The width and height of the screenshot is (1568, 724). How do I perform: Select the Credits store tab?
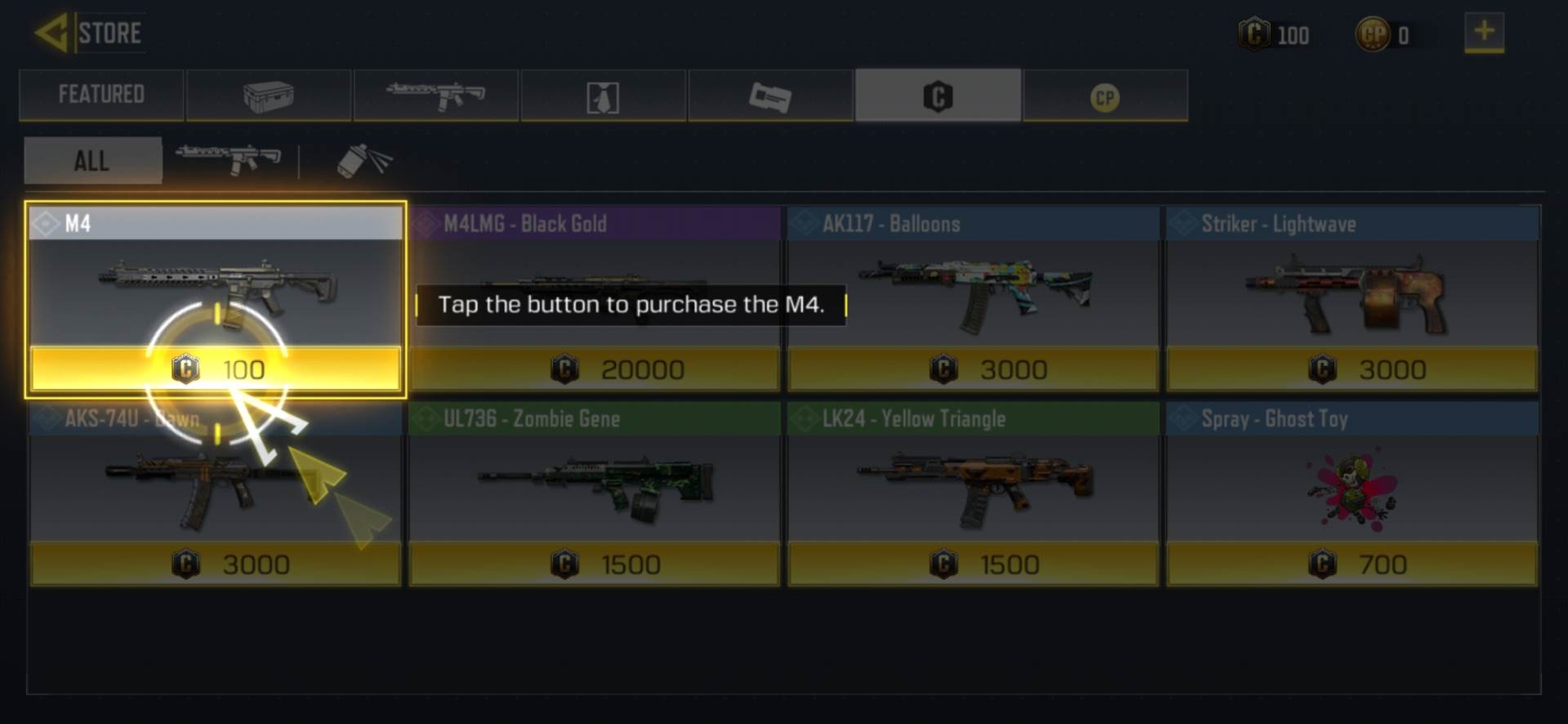click(938, 95)
